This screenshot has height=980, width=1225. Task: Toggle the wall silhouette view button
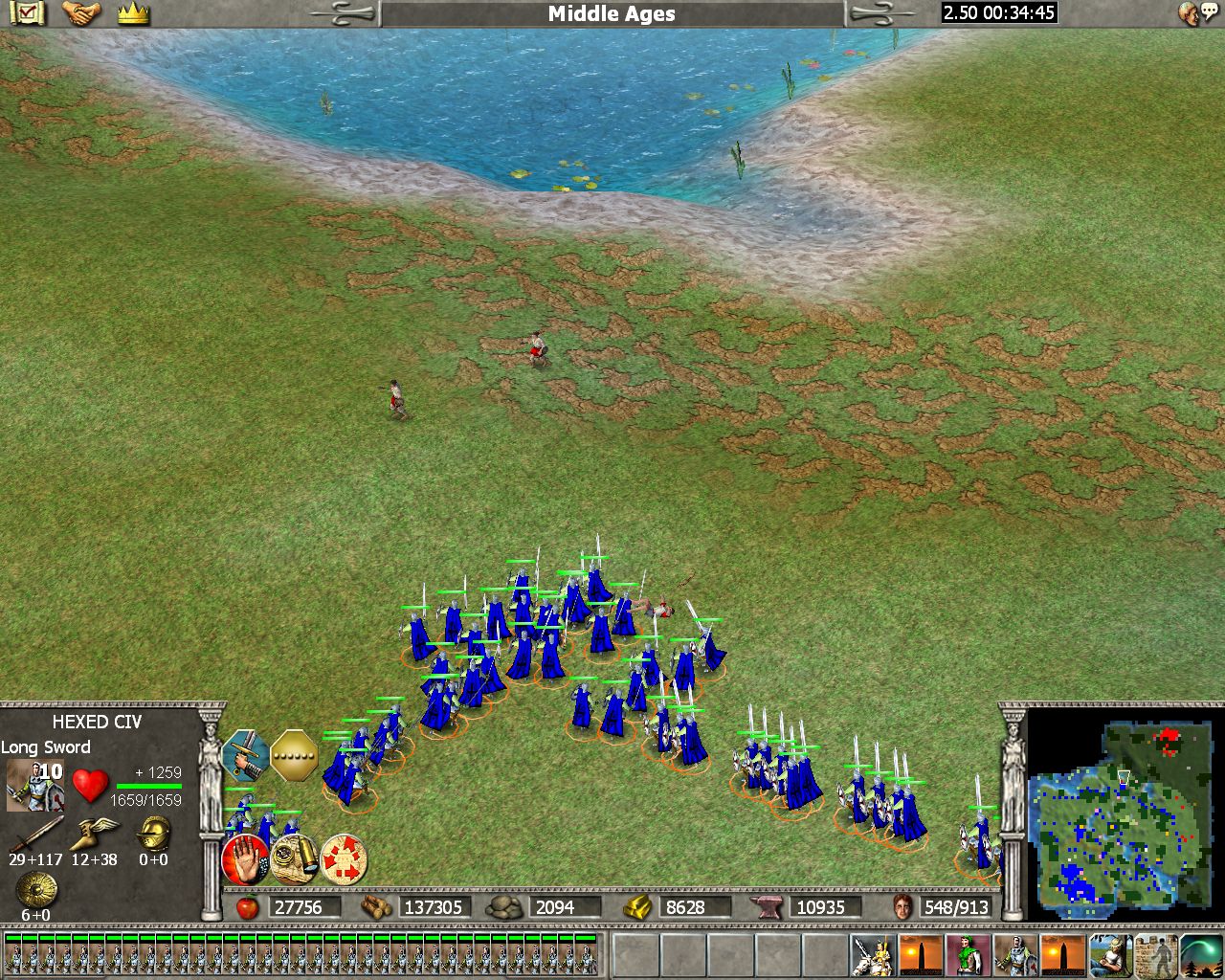click(1156, 955)
